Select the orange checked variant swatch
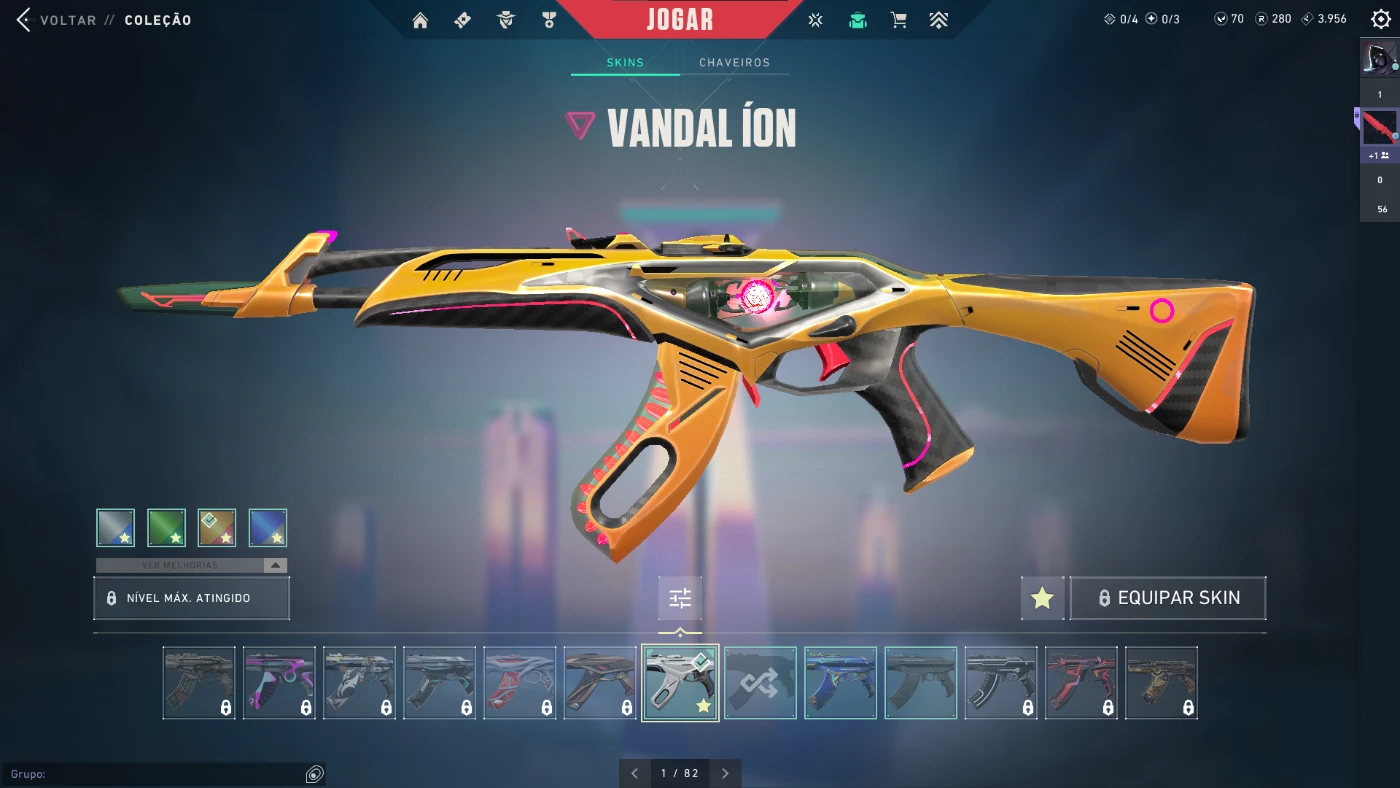The image size is (1400, 788). (217, 528)
